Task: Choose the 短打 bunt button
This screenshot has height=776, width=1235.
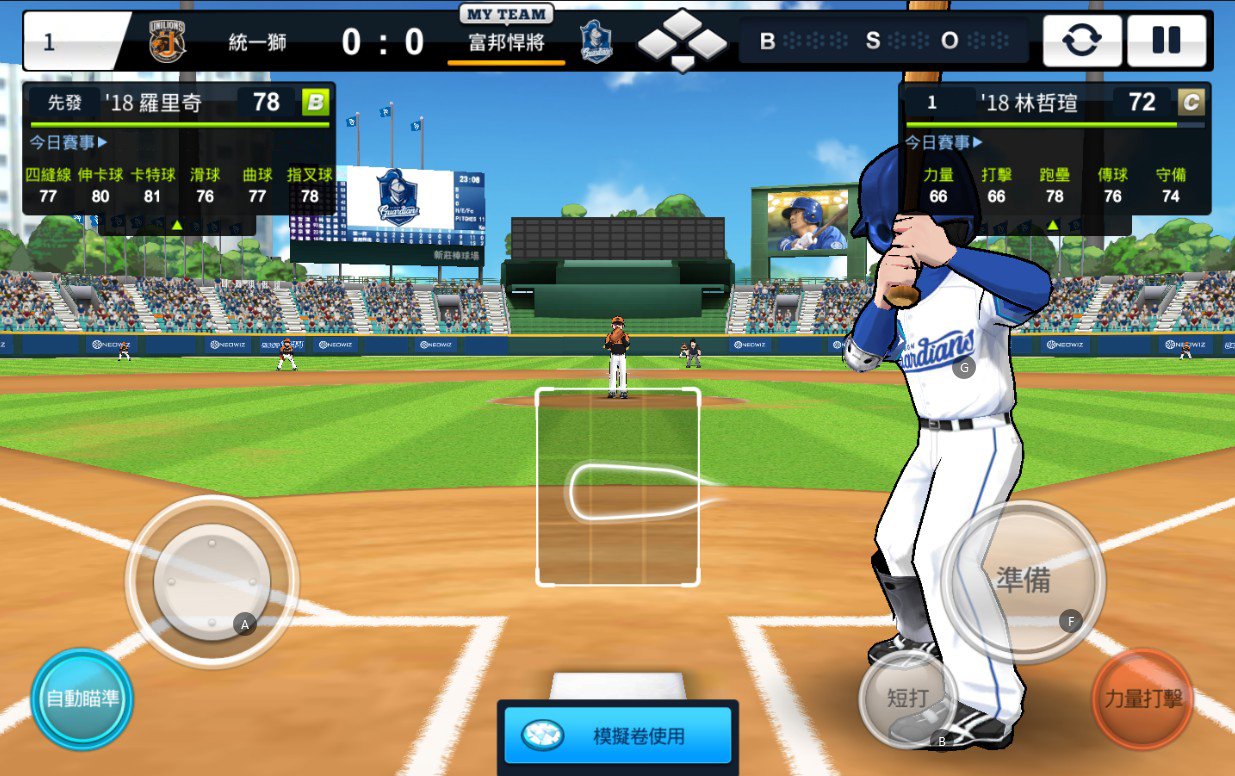Action: click(x=908, y=698)
